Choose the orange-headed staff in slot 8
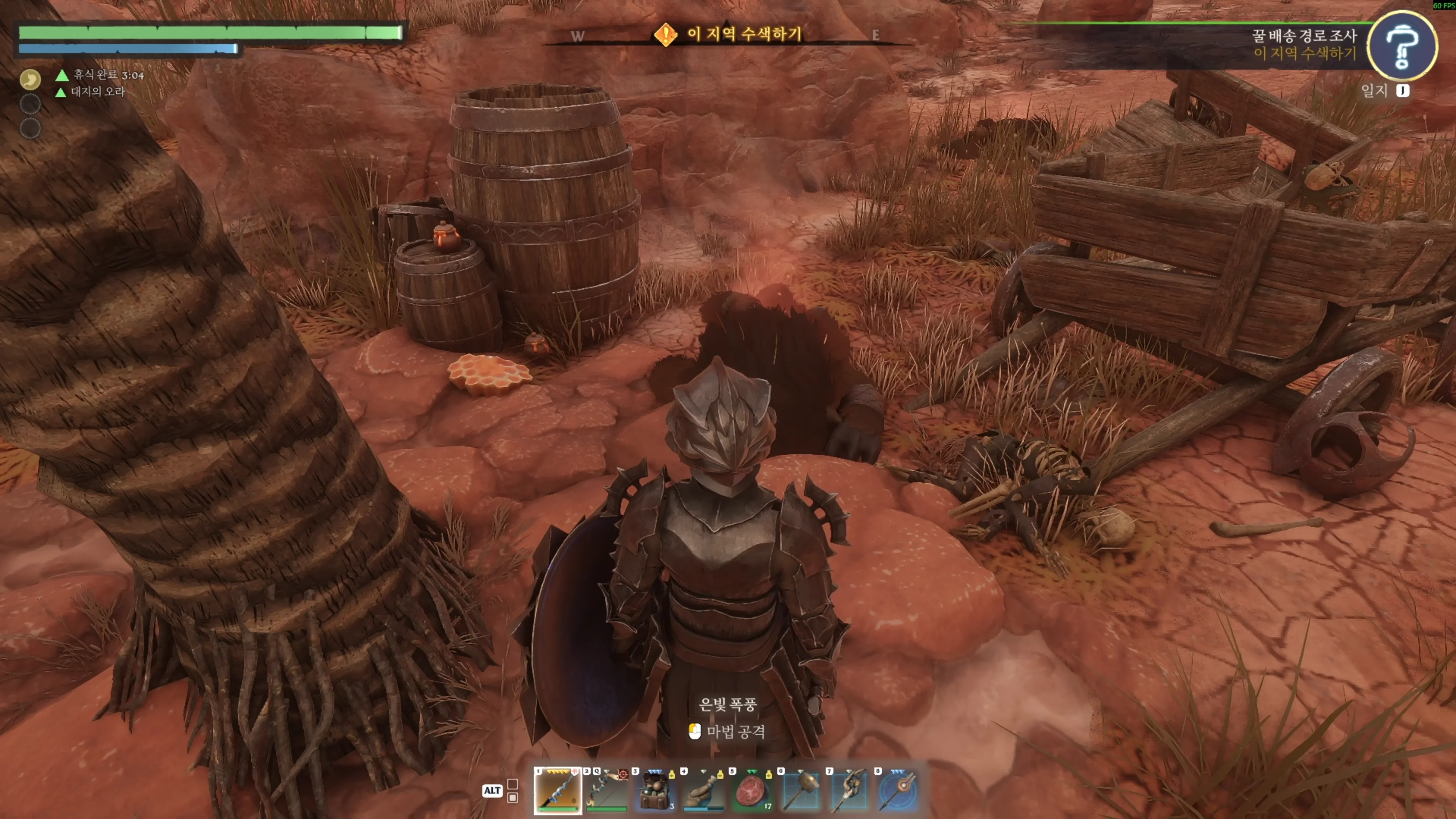This screenshot has width=1456, height=819. [898, 789]
